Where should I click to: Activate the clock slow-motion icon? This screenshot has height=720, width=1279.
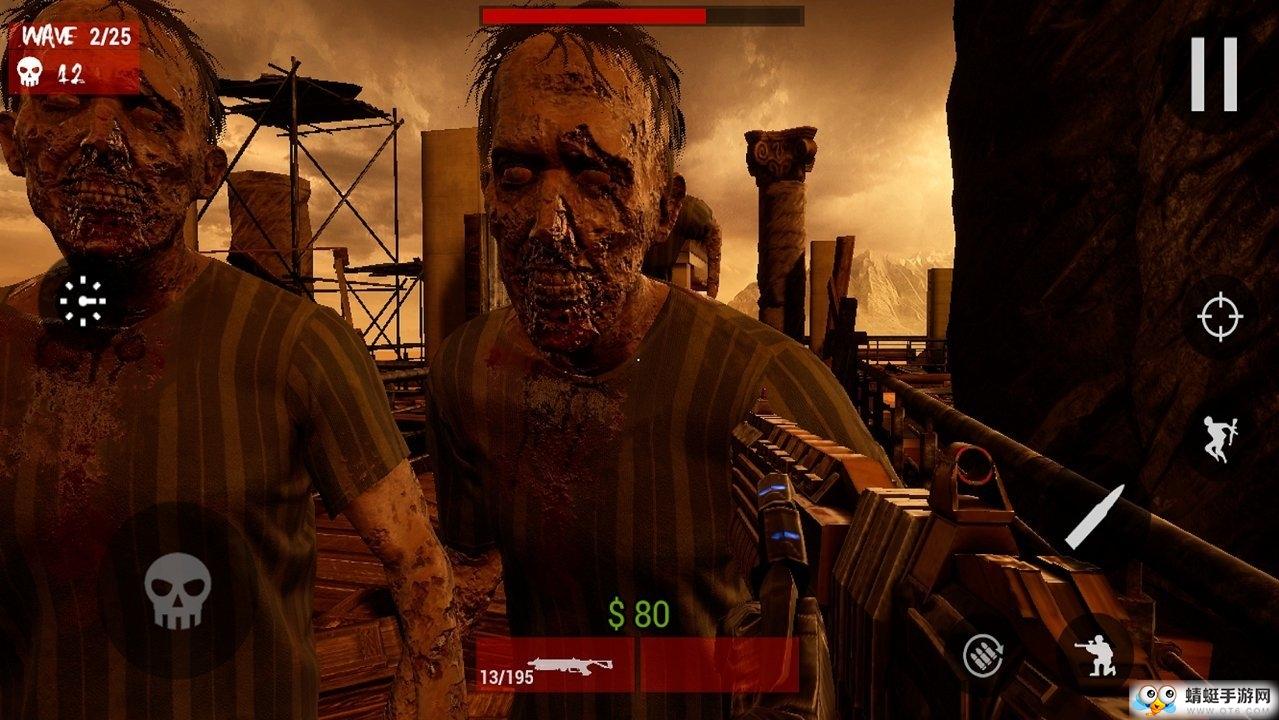[x=83, y=301]
